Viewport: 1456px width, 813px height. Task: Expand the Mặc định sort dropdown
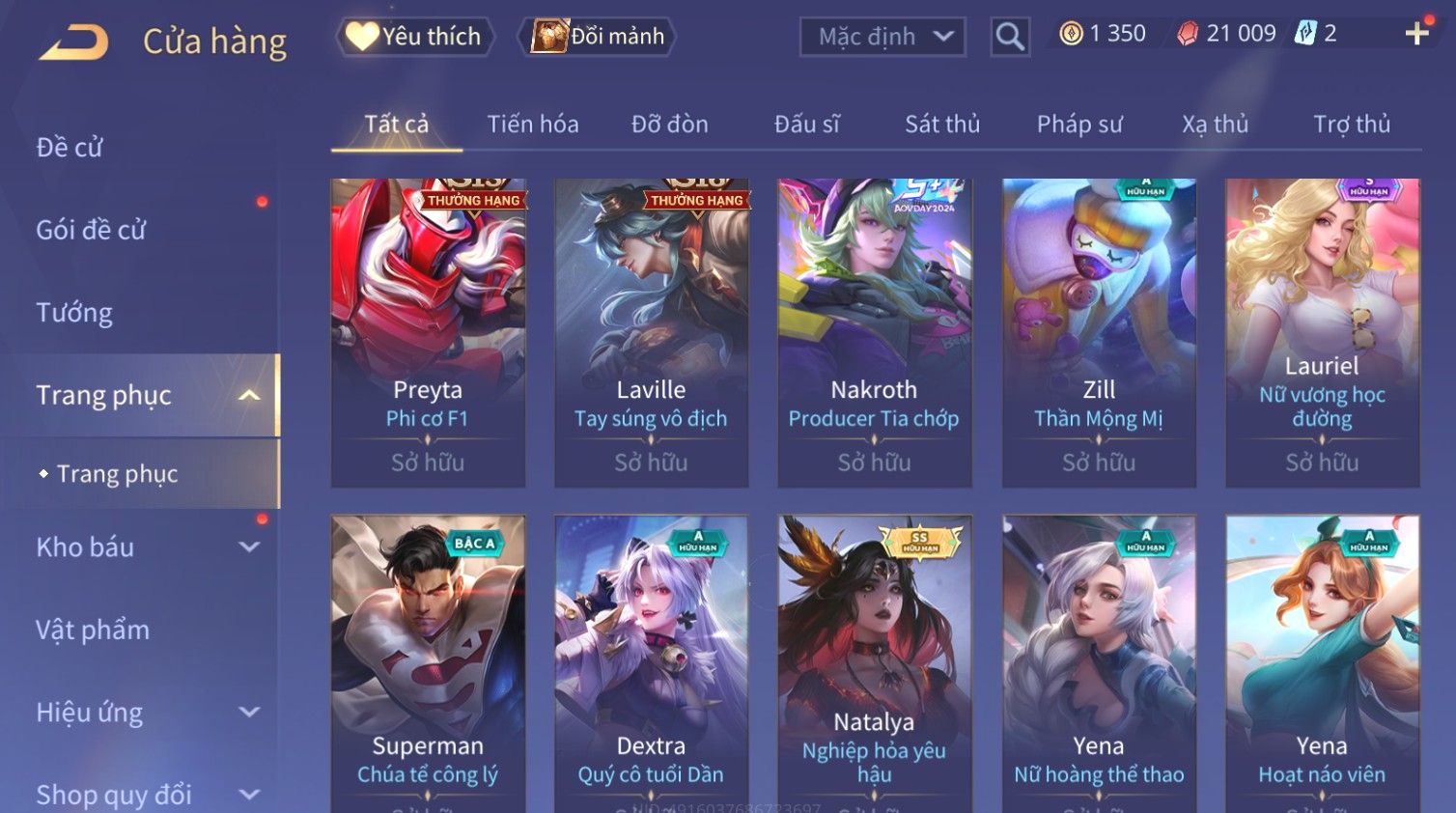pyautogui.click(x=882, y=37)
